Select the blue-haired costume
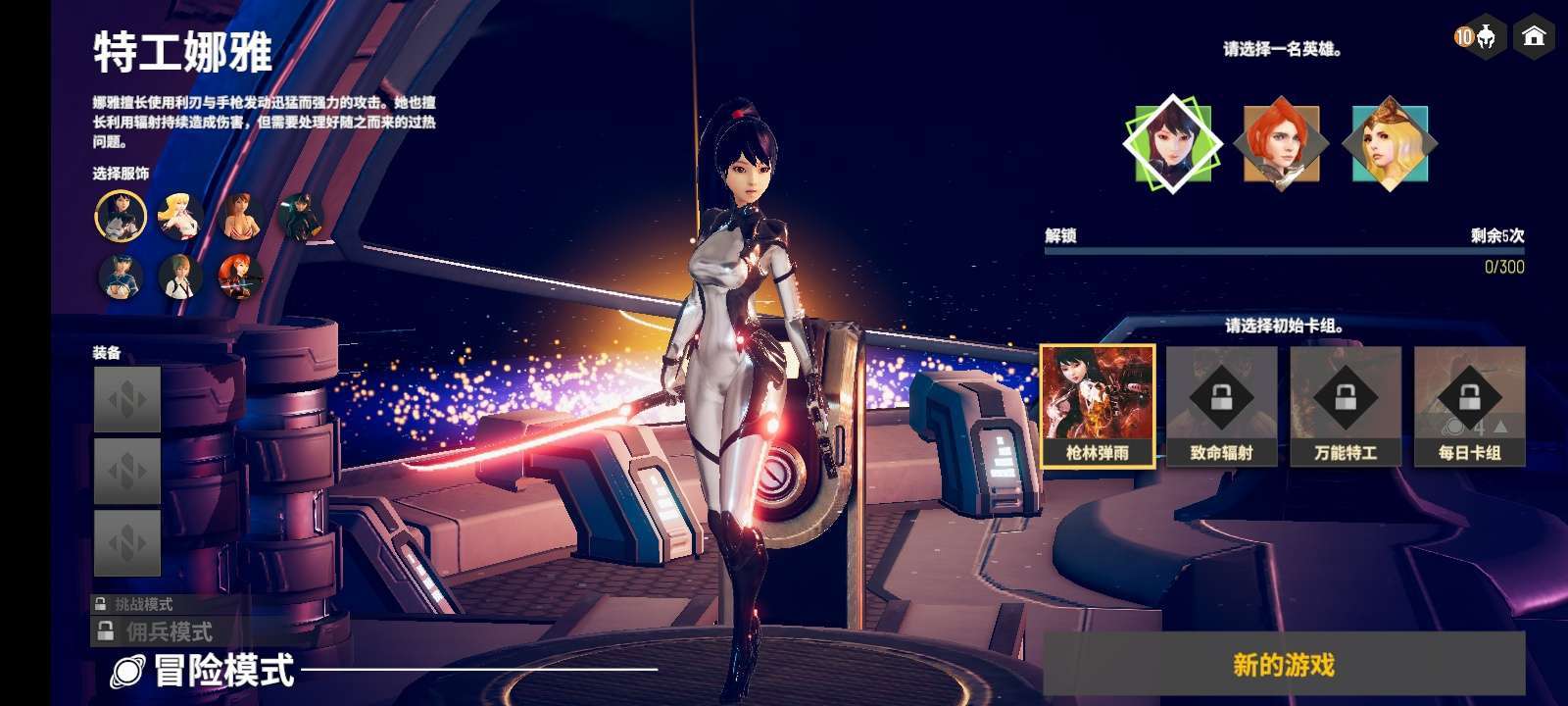 coord(121,277)
